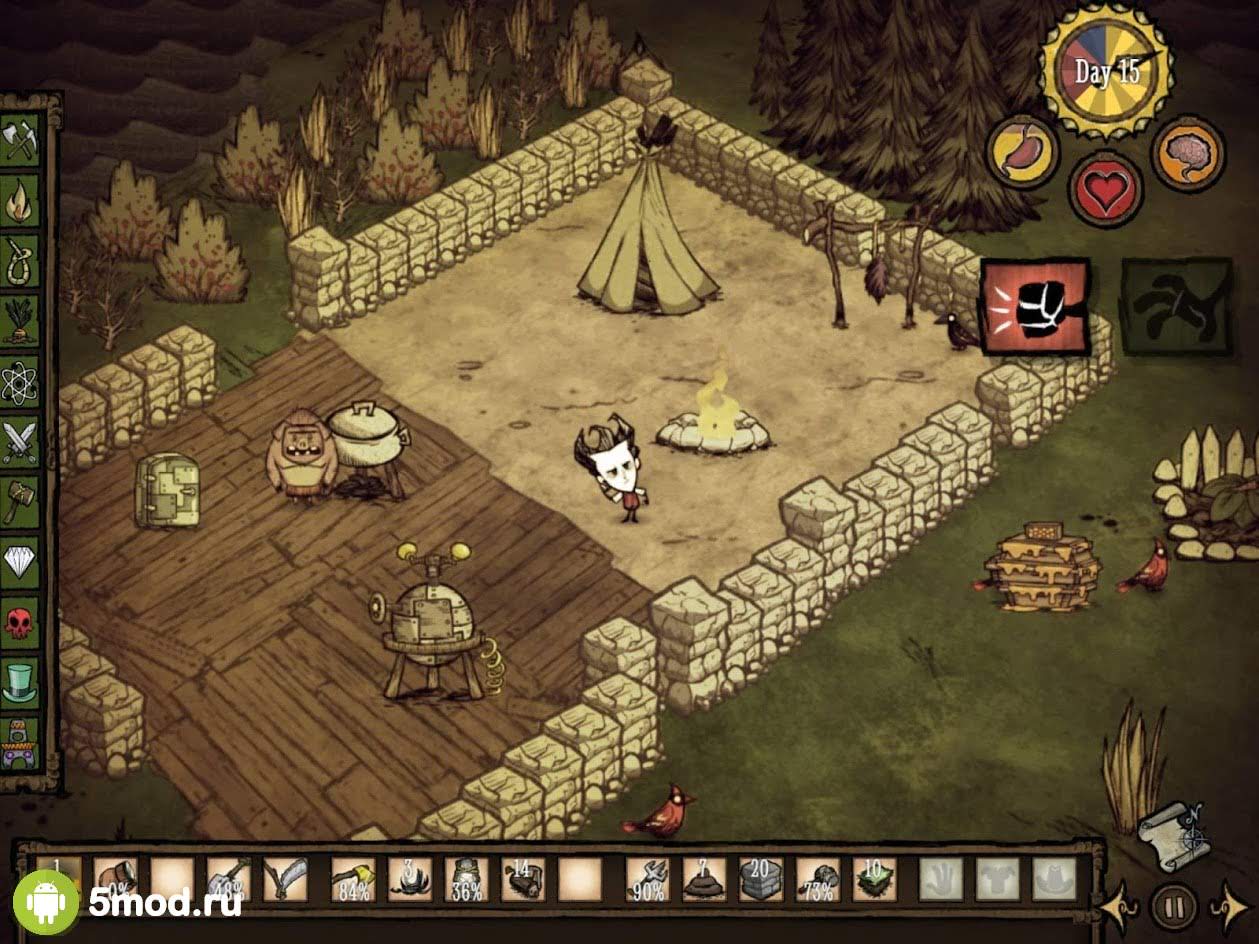Select the Survival rope-trap tab
Image resolution: width=1259 pixels, height=944 pixels.
[x=20, y=261]
